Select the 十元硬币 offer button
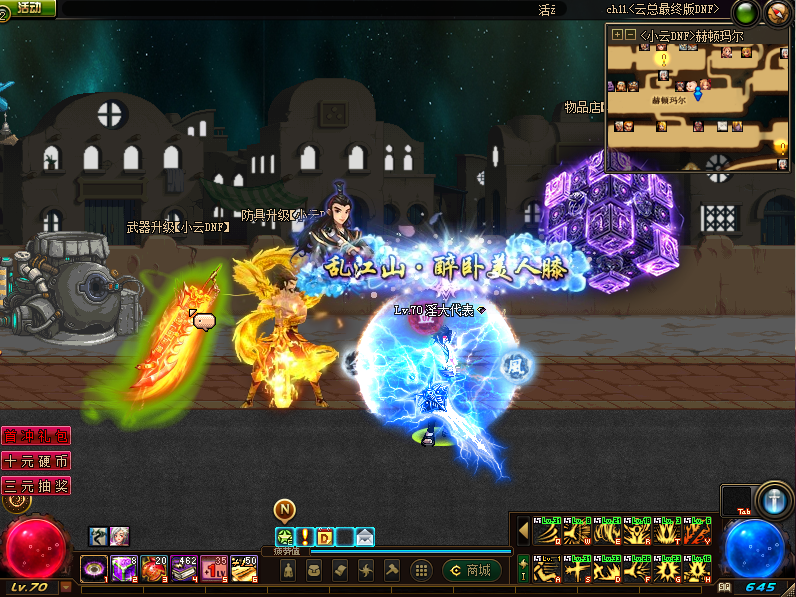 click(x=36, y=461)
